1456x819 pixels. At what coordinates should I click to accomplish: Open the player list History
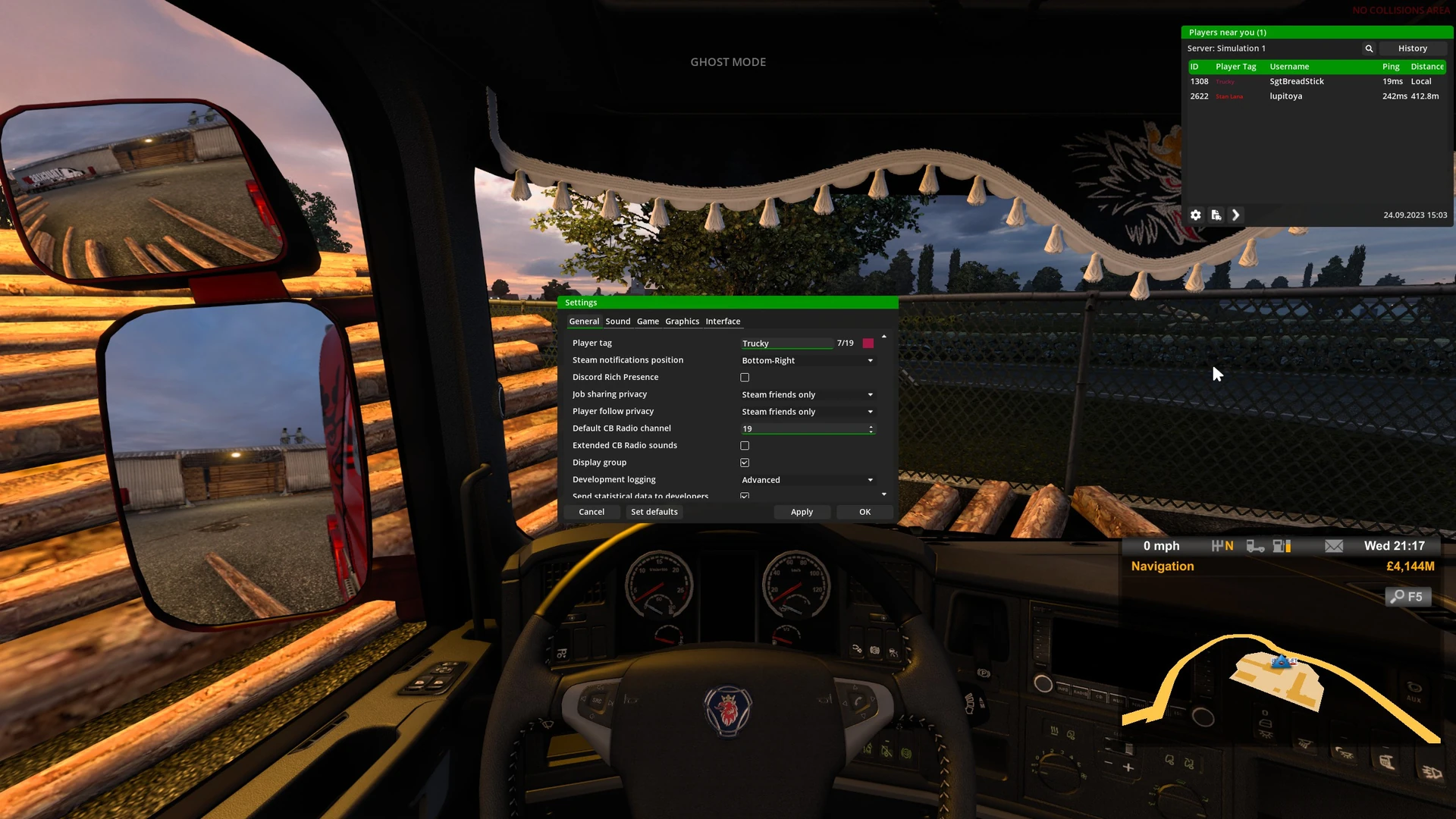tap(1412, 49)
